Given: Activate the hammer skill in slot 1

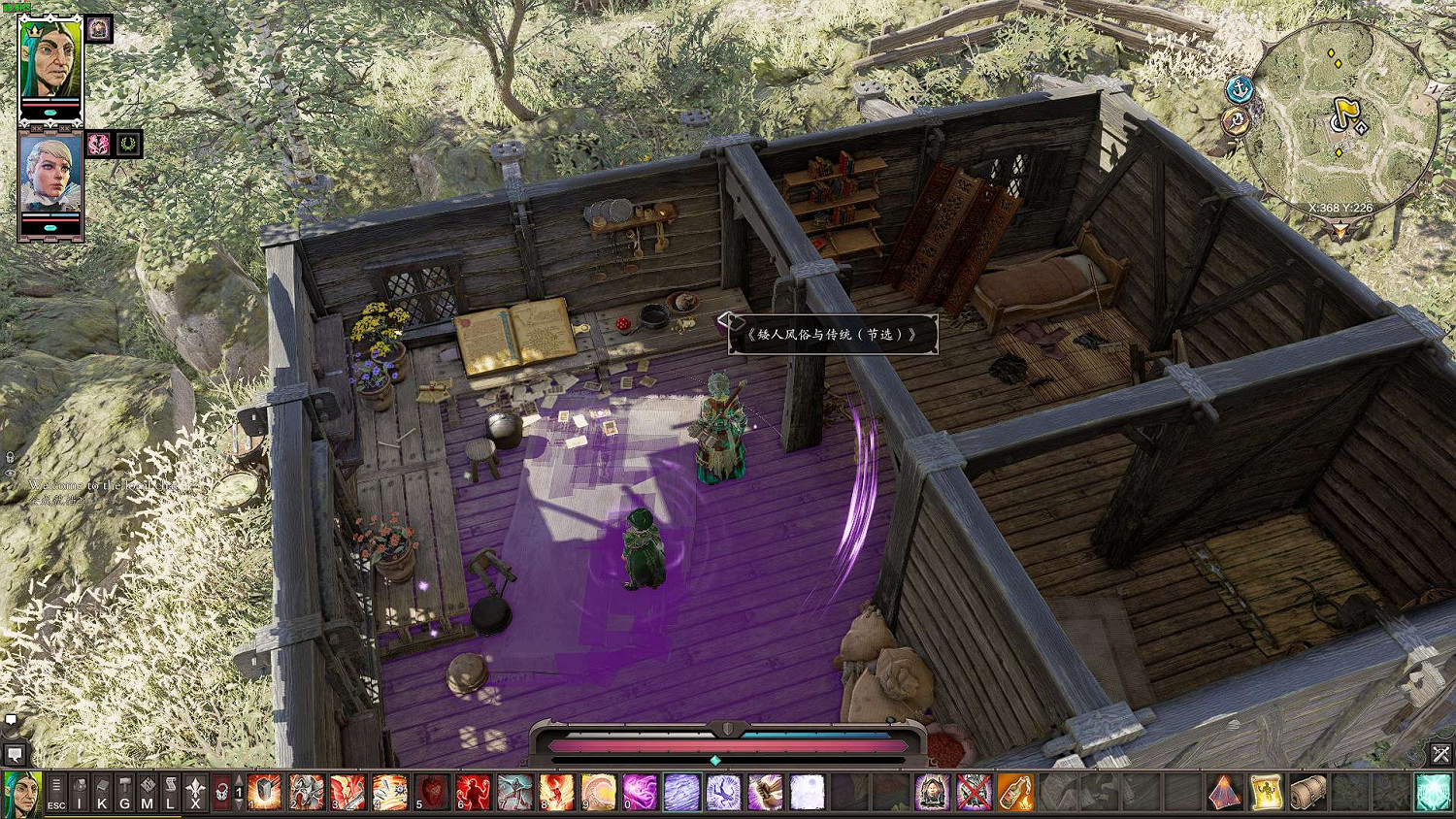Looking at the screenshot, I should pos(264,793).
